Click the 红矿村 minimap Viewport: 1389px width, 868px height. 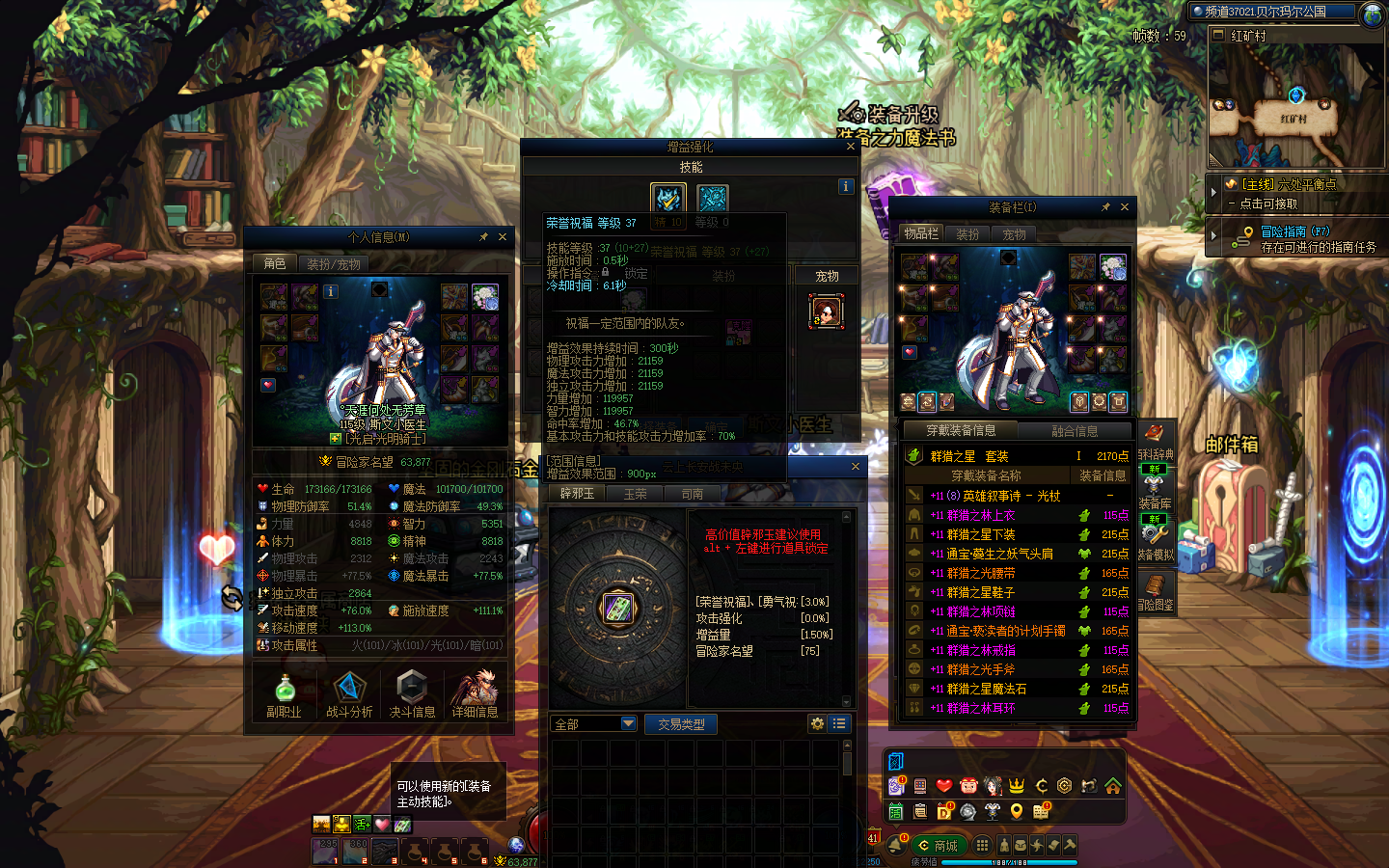[1295, 106]
